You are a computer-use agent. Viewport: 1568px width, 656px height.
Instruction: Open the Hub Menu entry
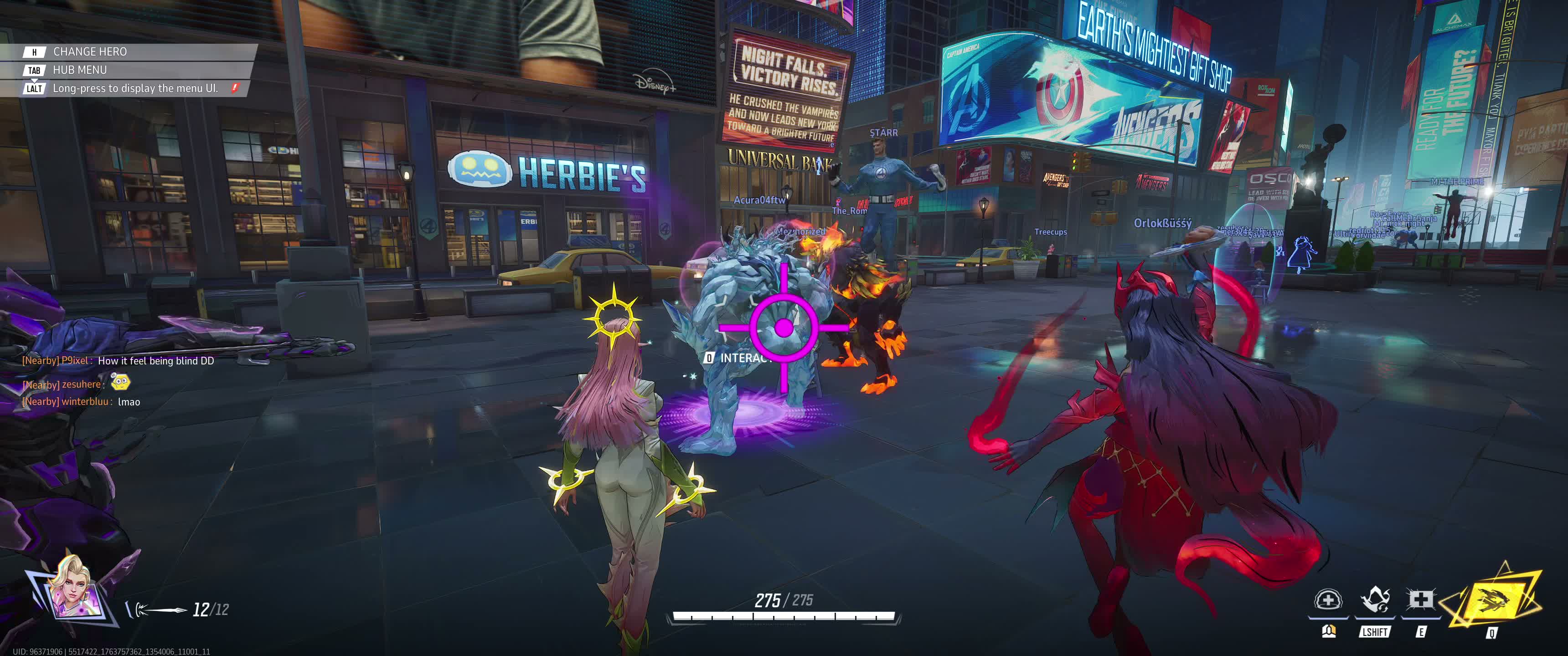click(79, 70)
